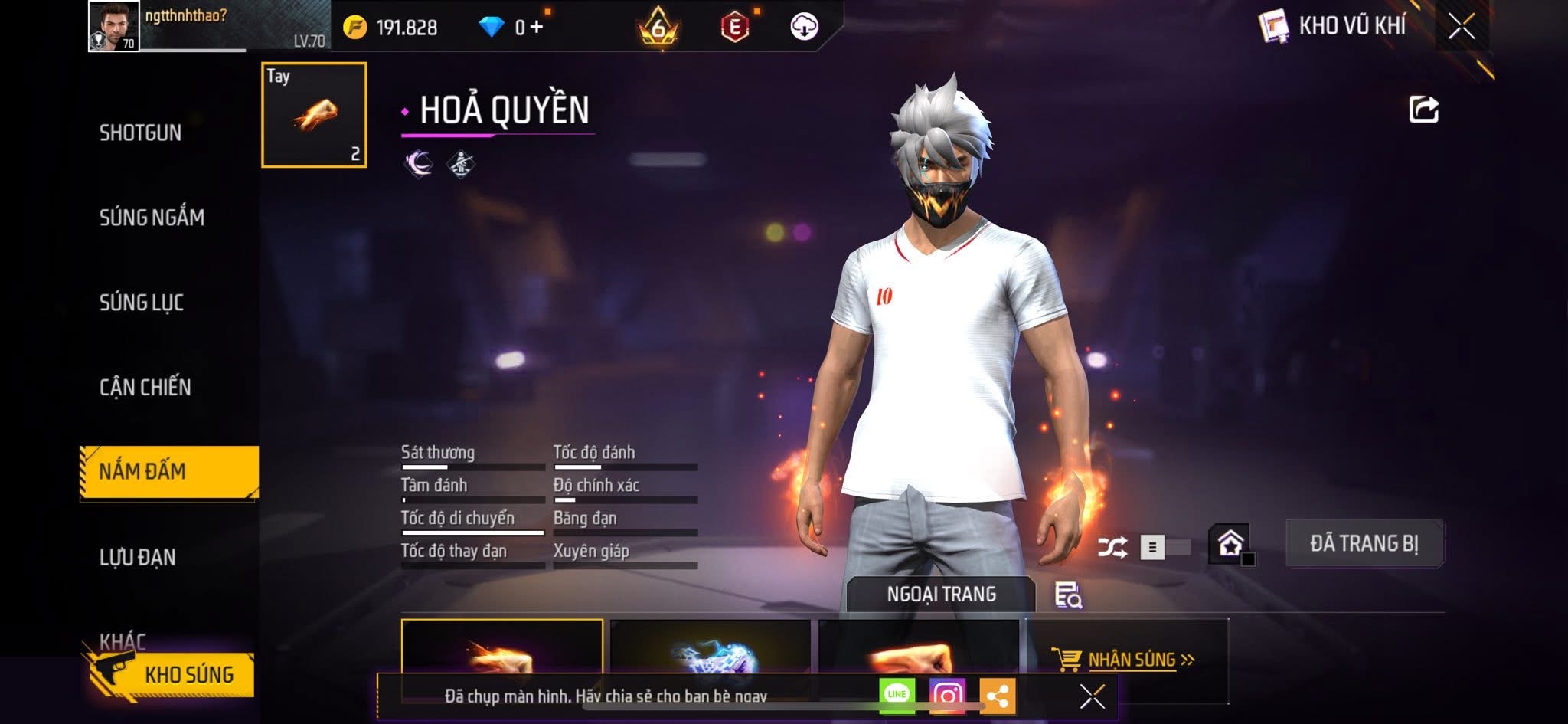
Task: Open the player profile avatar
Action: (x=113, y=26)
